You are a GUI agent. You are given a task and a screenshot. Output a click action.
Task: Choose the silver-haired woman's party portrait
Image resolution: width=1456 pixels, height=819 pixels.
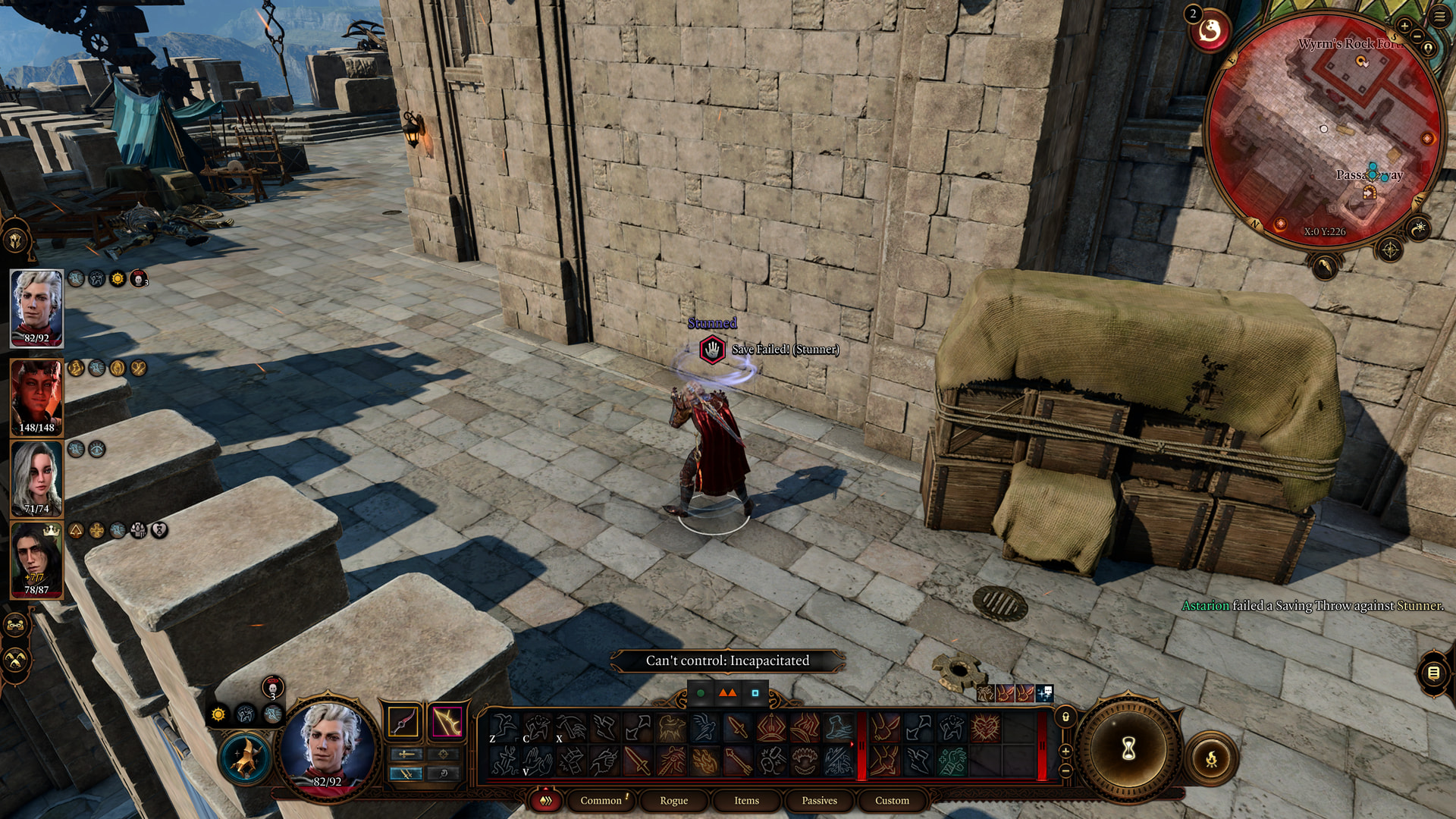(x=36, y=479)
